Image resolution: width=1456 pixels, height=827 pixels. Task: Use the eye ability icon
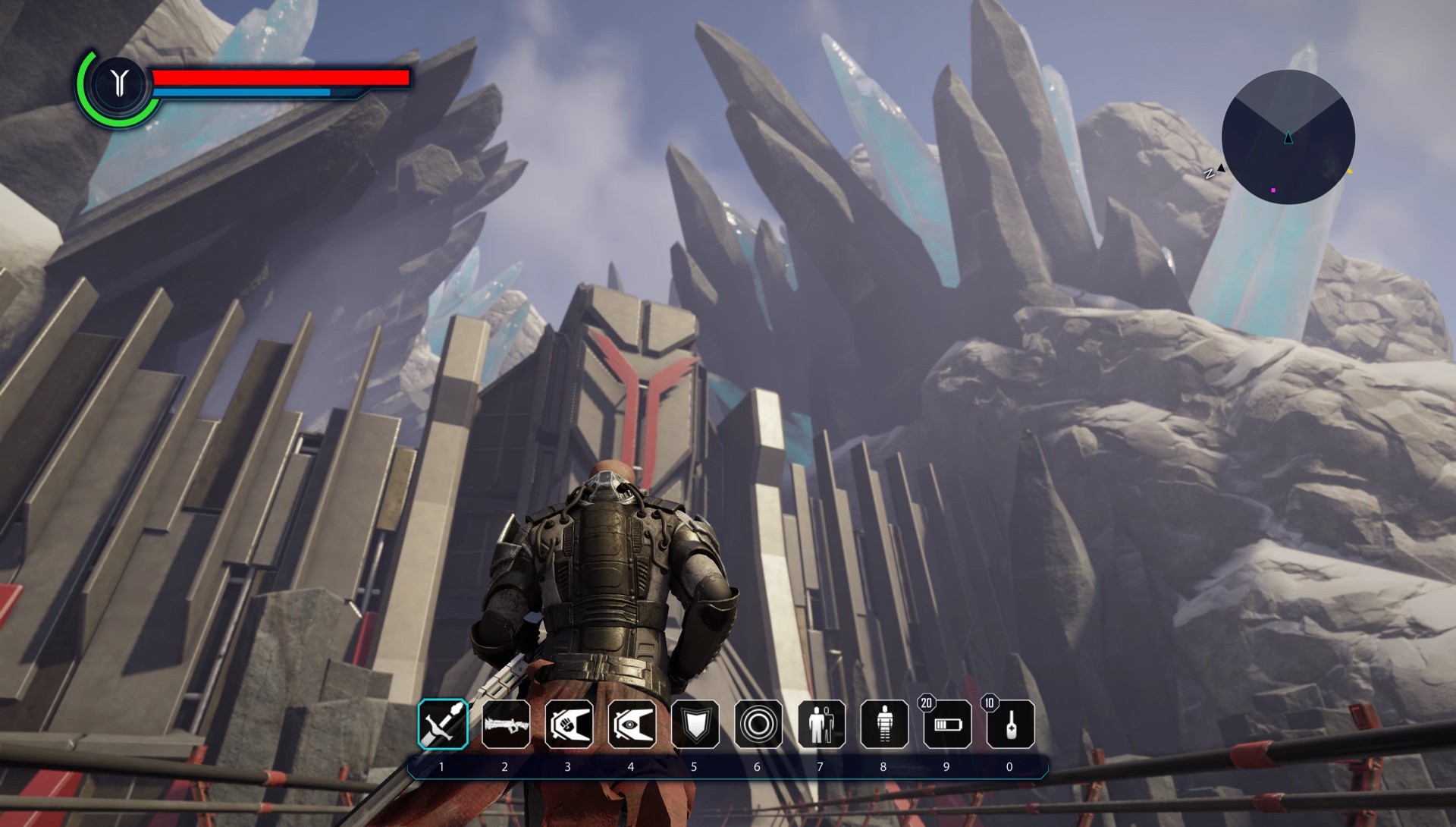(x=632, y=724)
